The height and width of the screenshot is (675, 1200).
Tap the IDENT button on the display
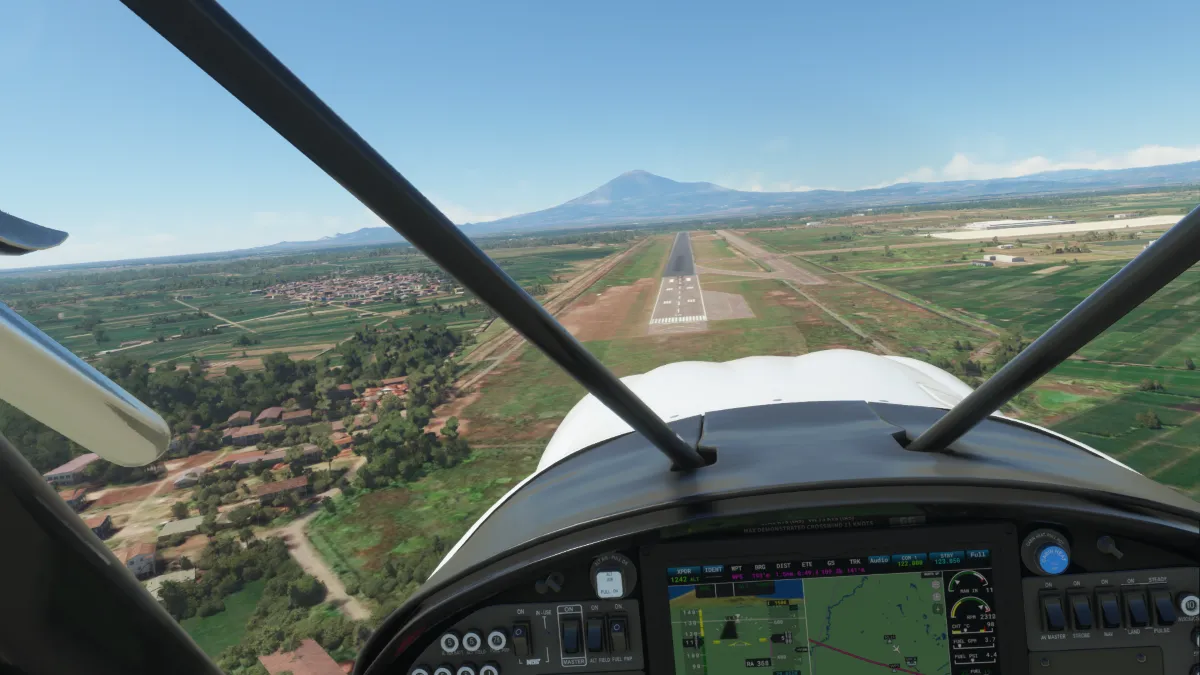[713, 568]
